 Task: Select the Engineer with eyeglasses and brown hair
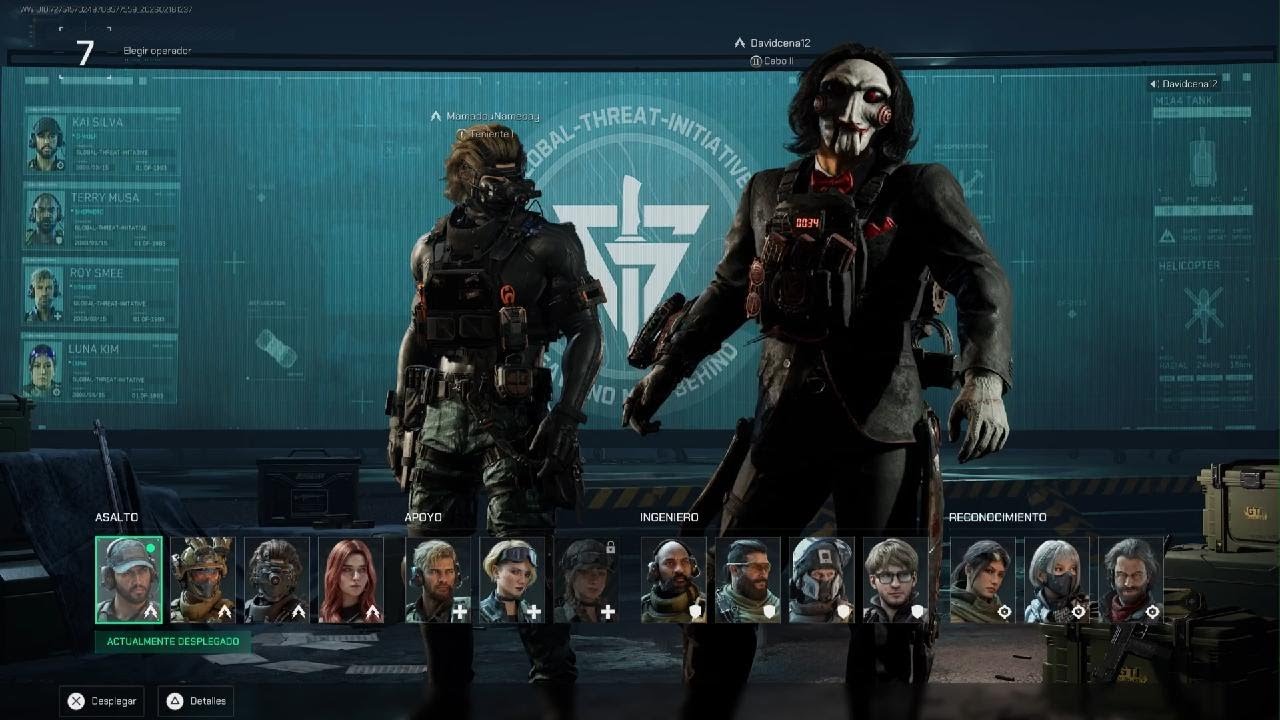(895, 580)
